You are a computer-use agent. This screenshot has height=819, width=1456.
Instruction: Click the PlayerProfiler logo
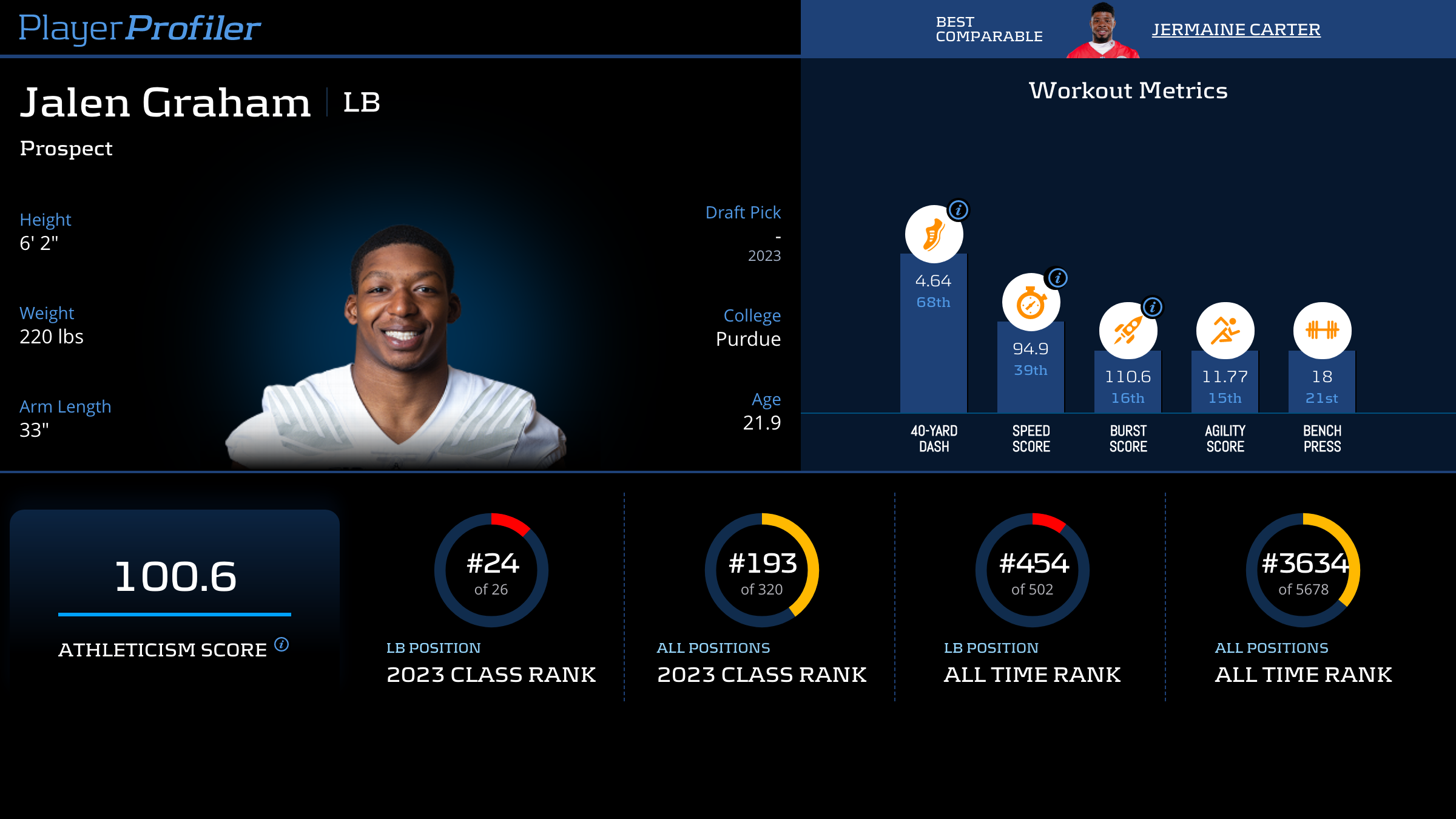pyautogui.click(x=140, y=28)
